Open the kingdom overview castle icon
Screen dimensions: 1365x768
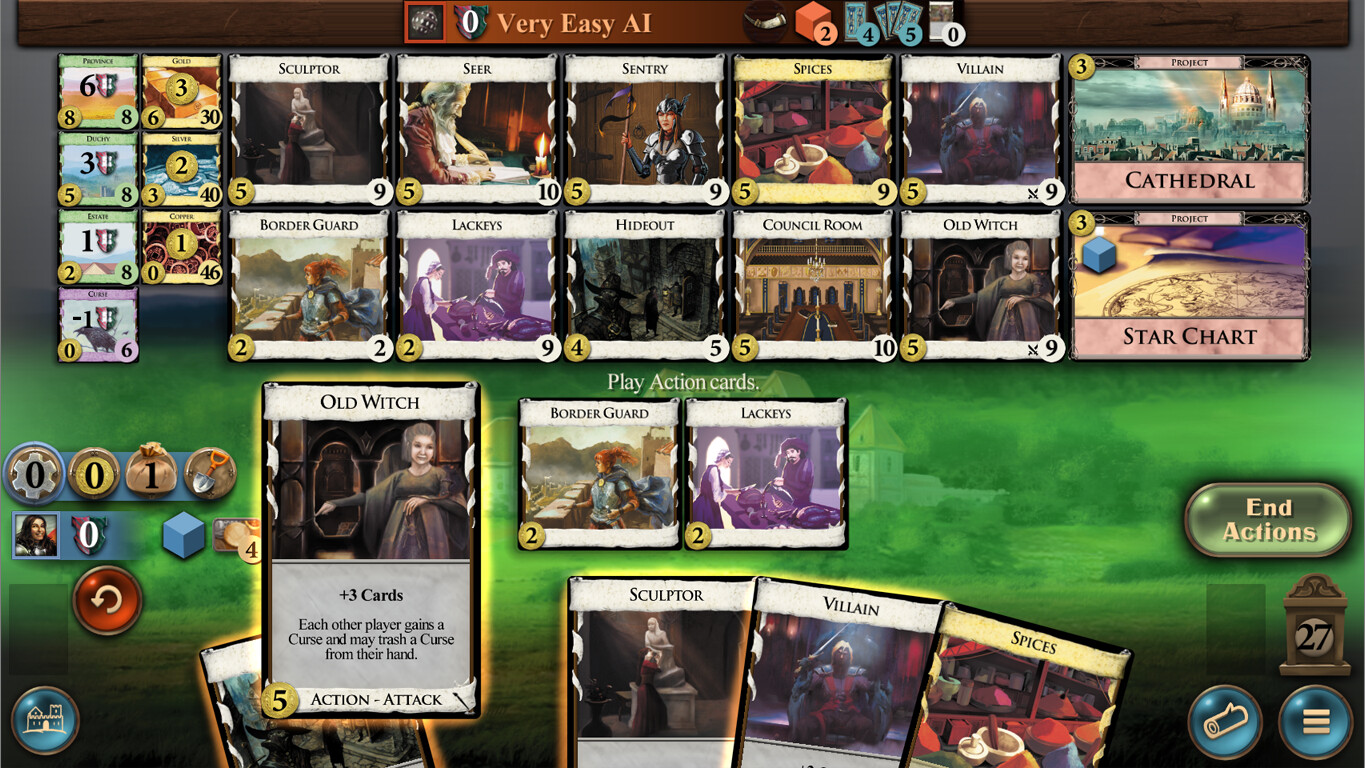coord(44,719)
